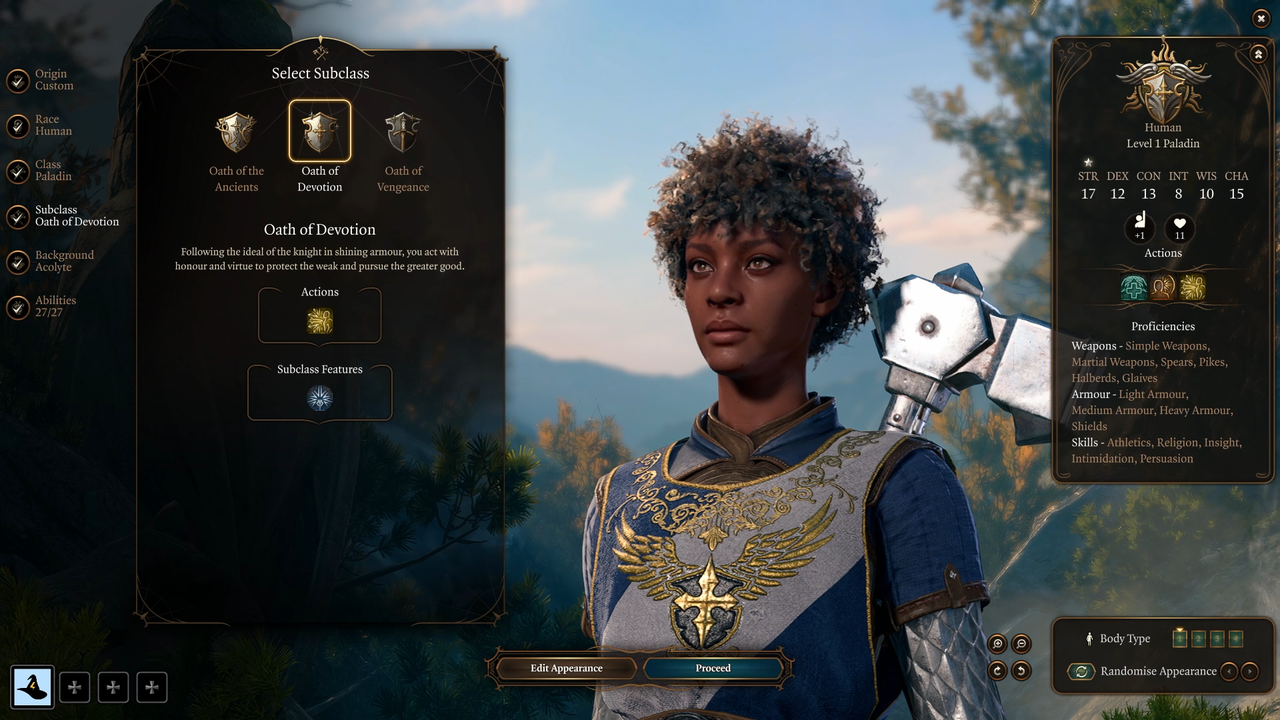The image size is (1280, 720).
Task: Click the Randomise Appearance refresh icon
Action: coord(1081,671)
